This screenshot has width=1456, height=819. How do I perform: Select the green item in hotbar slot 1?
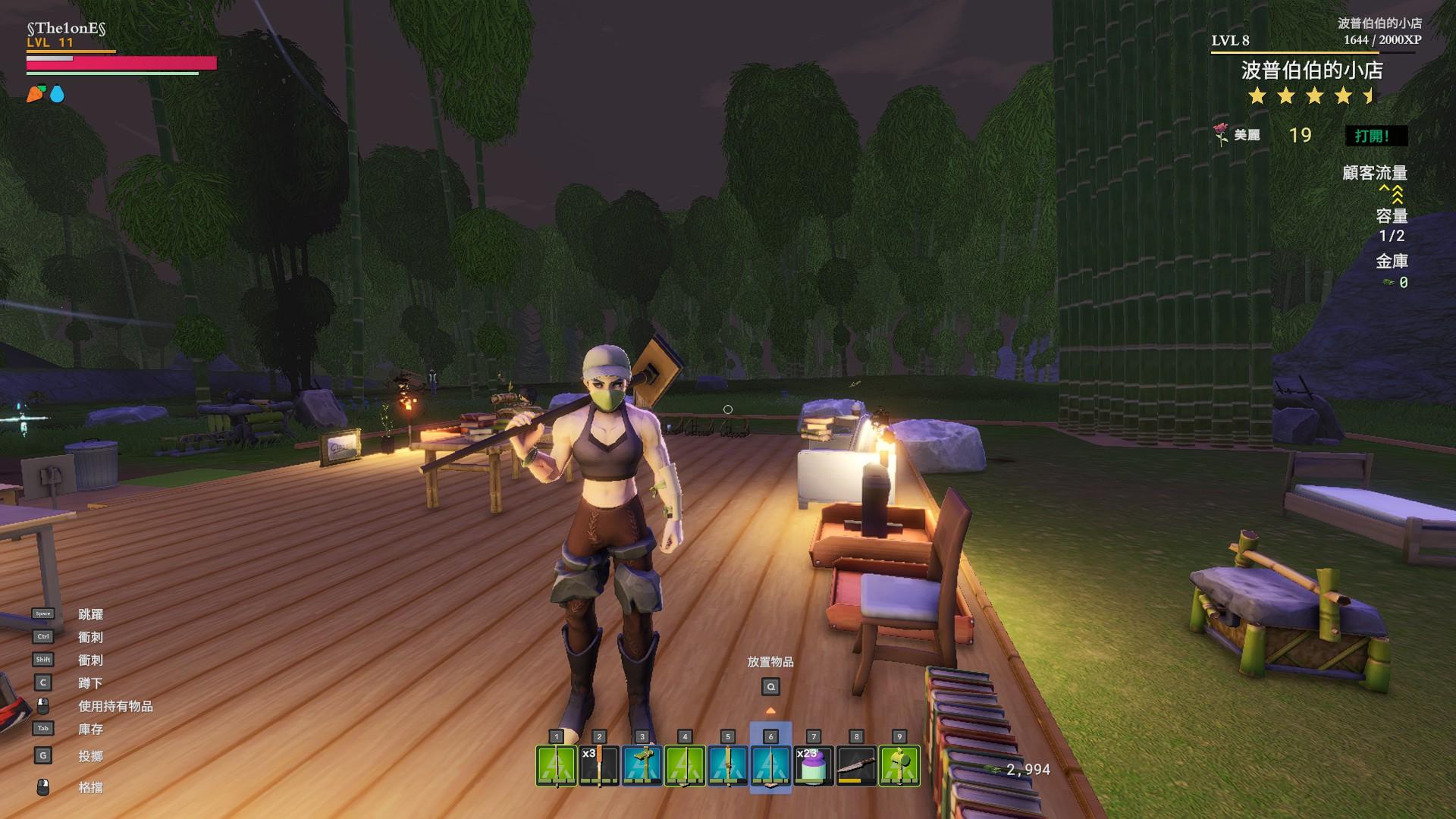[556, 765]
